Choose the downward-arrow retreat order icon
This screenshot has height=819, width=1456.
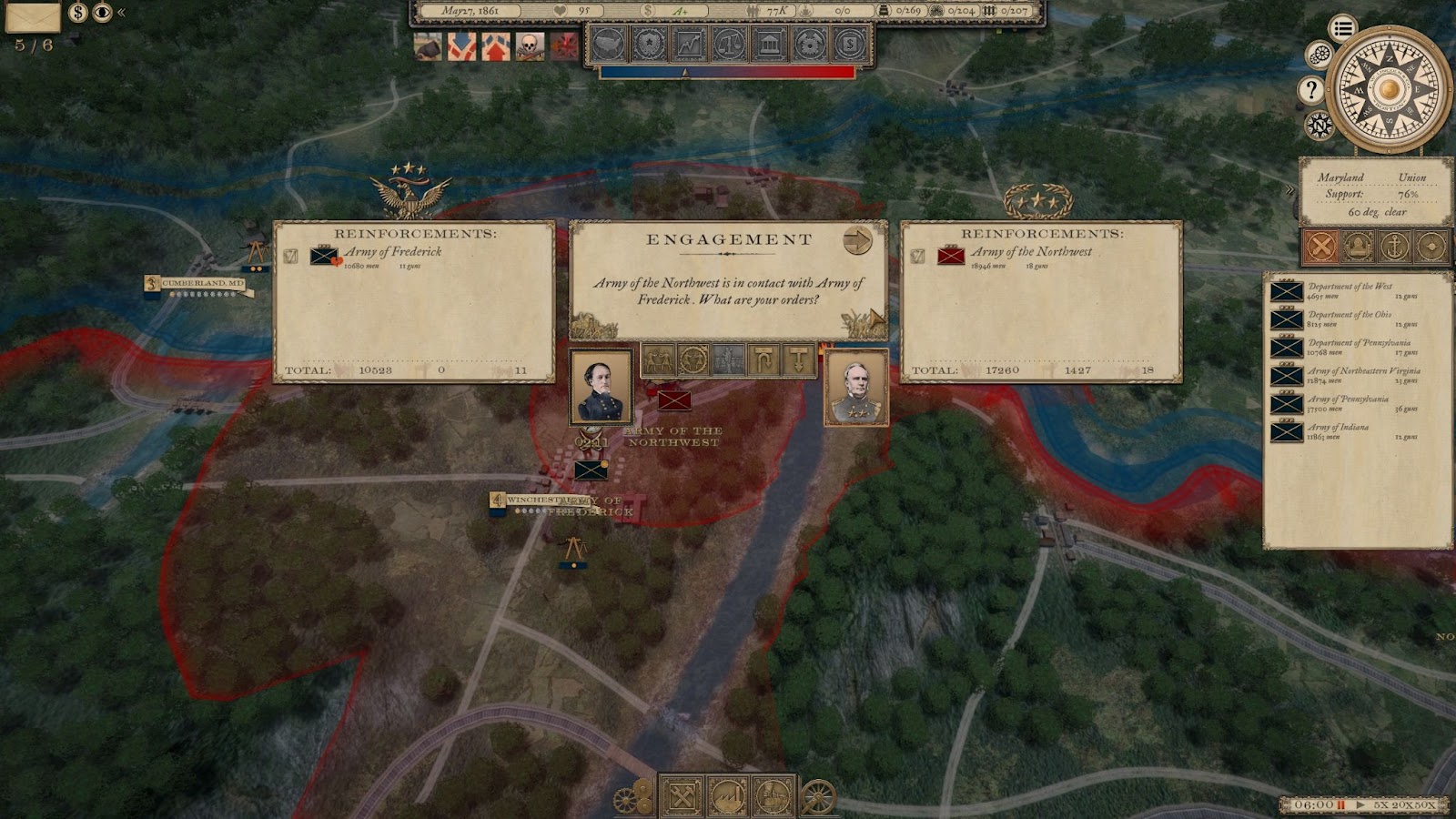click(798, 360)
